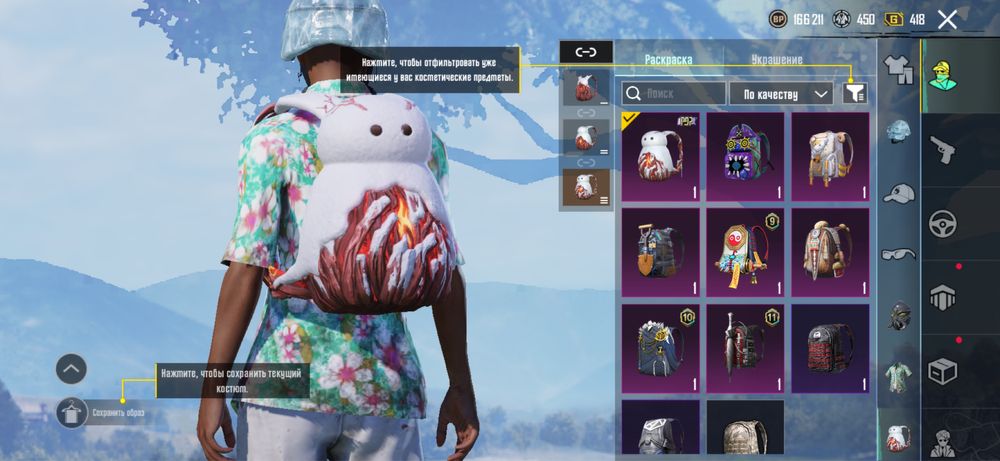Choose the purple monster backpack skin

point(745,151)
